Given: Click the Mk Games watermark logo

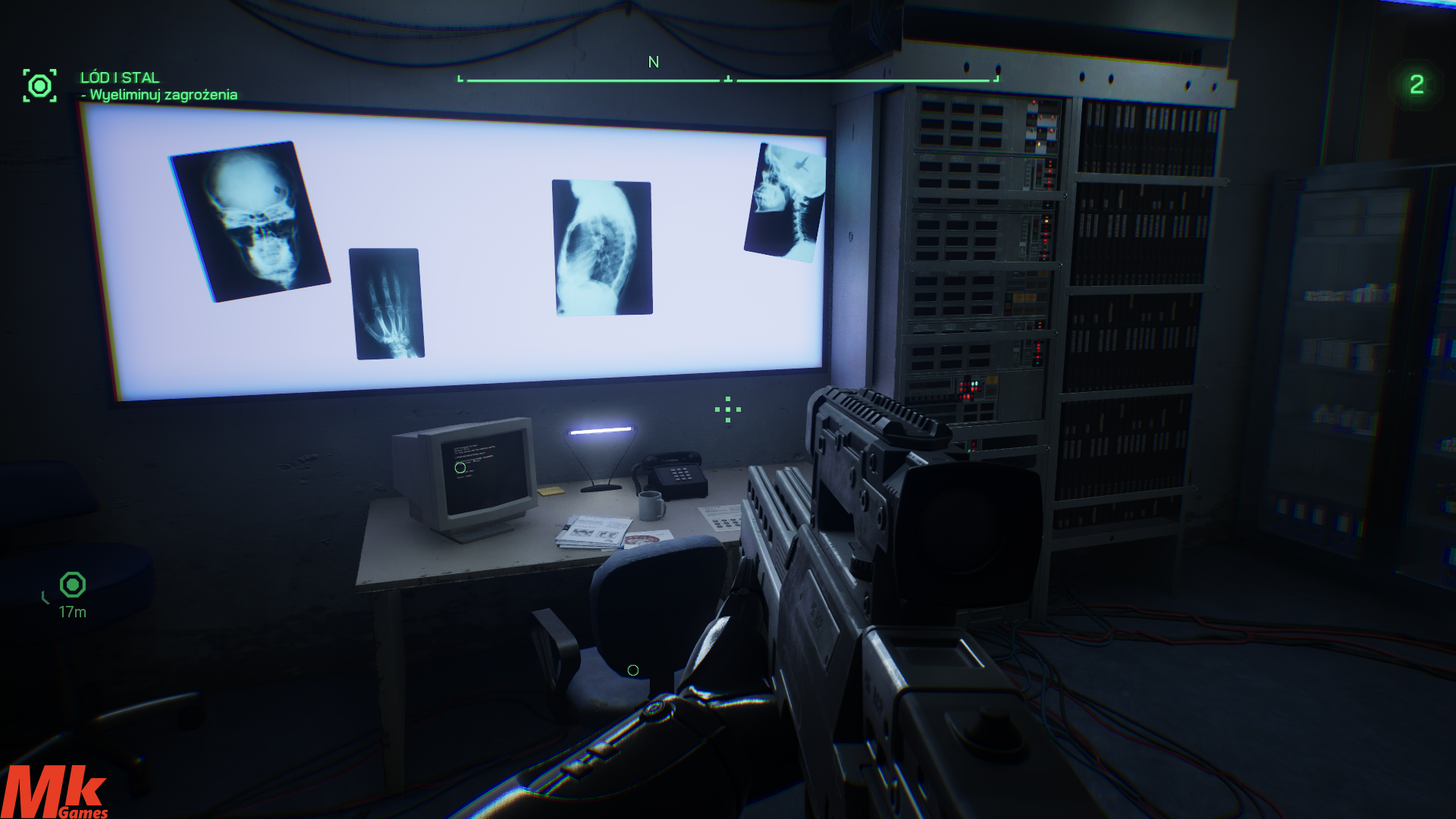Looking at the screenshot, I should [55, 792].
